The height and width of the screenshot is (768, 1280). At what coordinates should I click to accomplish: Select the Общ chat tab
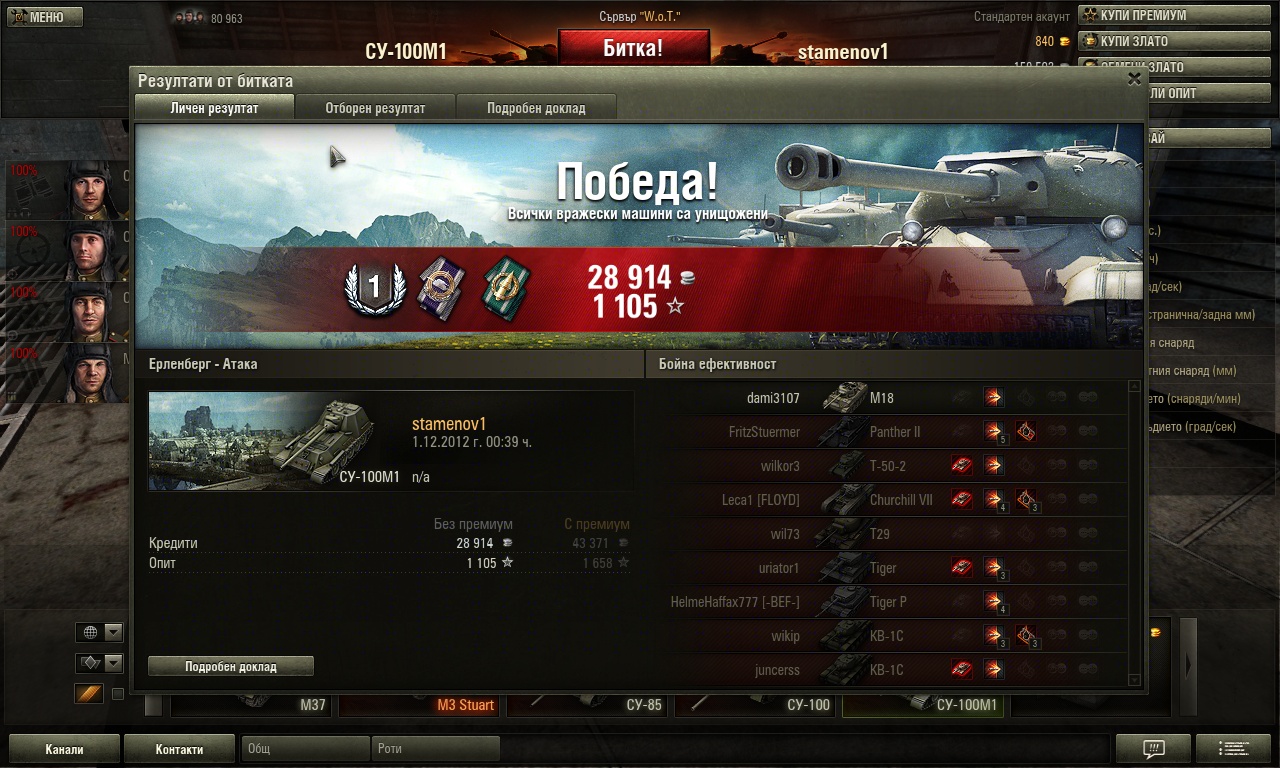pos(305,748)
